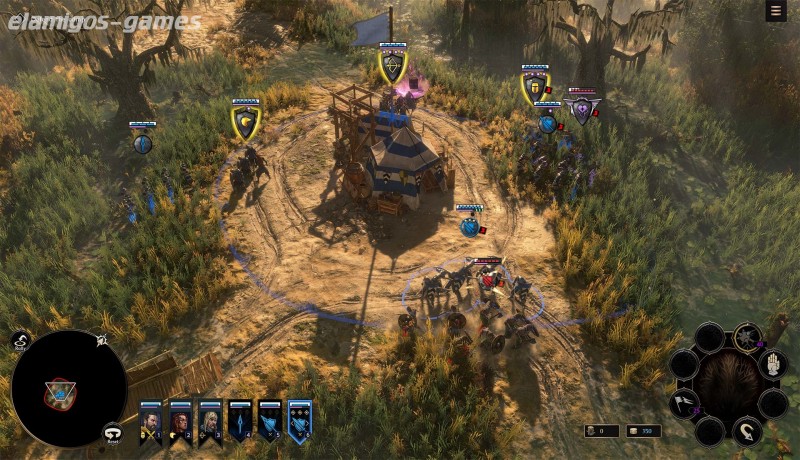Select the yellow-shield unit marker left of the tent
Image resolution: width=800 pixels, height=460 pixels.
(245, 123)
